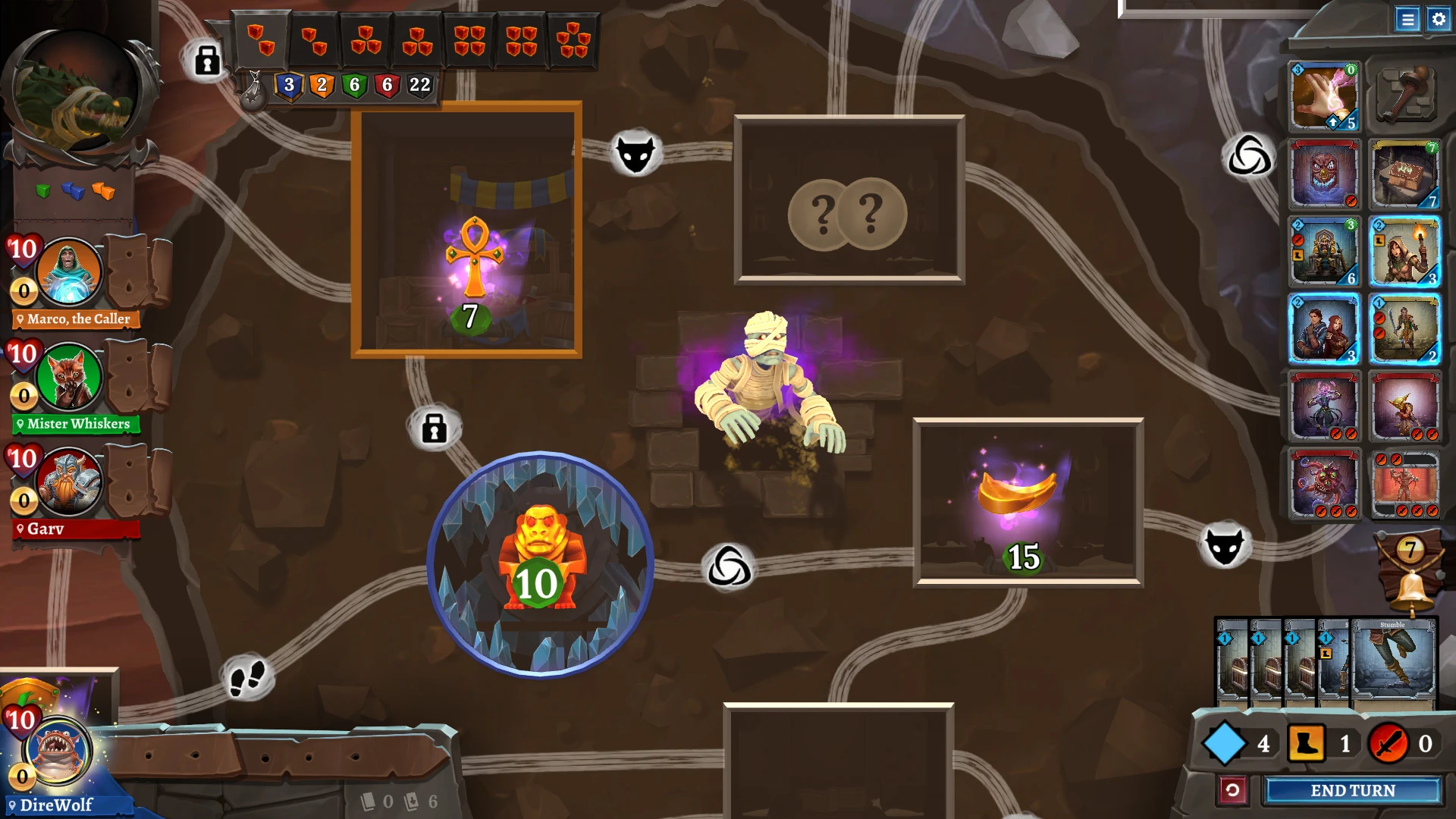
Task: Select the orange sword attack counter icon
Action: pyautogui.click(x=1388, y=744)
